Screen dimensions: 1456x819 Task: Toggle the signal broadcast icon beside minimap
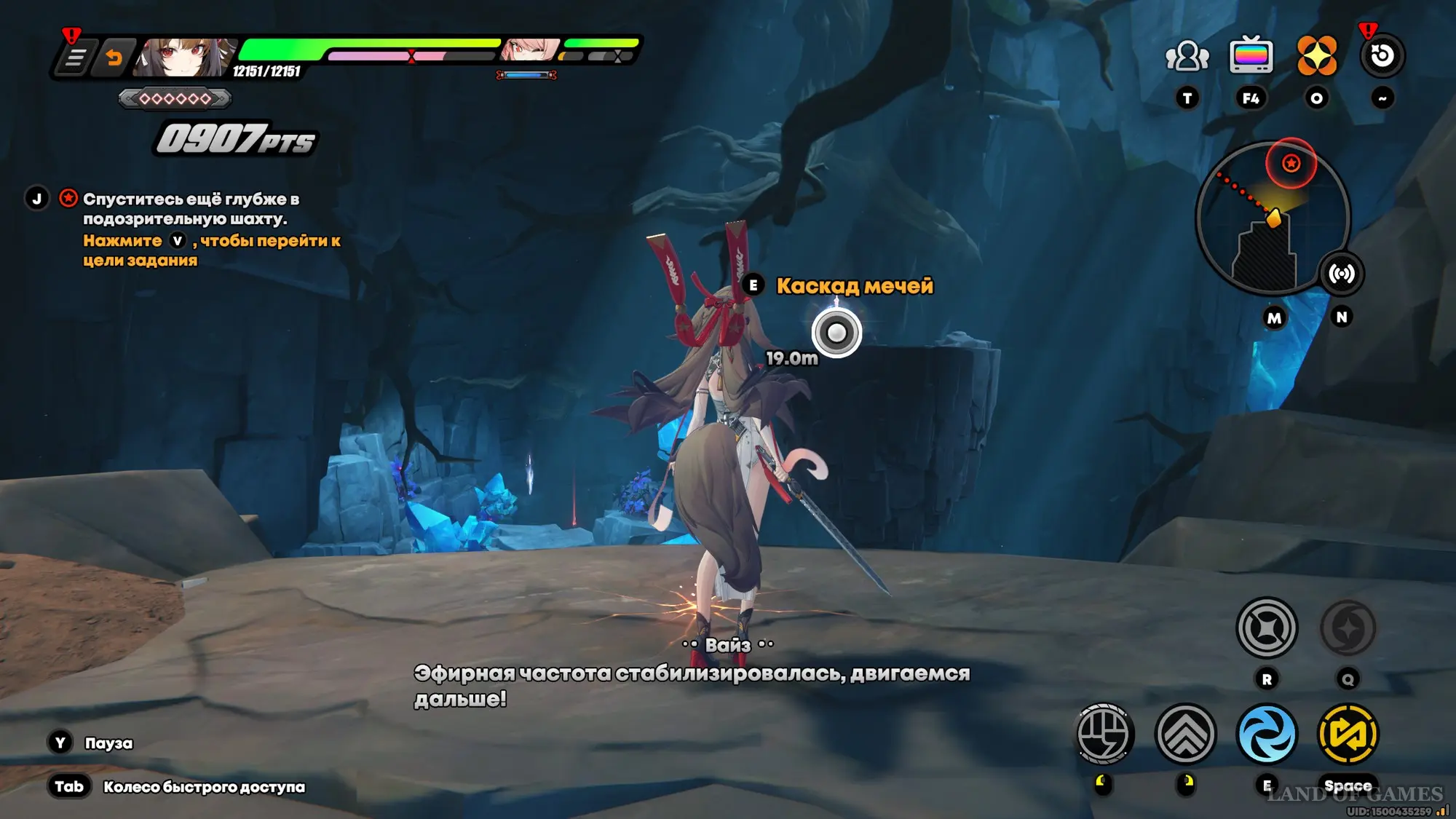(1341, 274)
